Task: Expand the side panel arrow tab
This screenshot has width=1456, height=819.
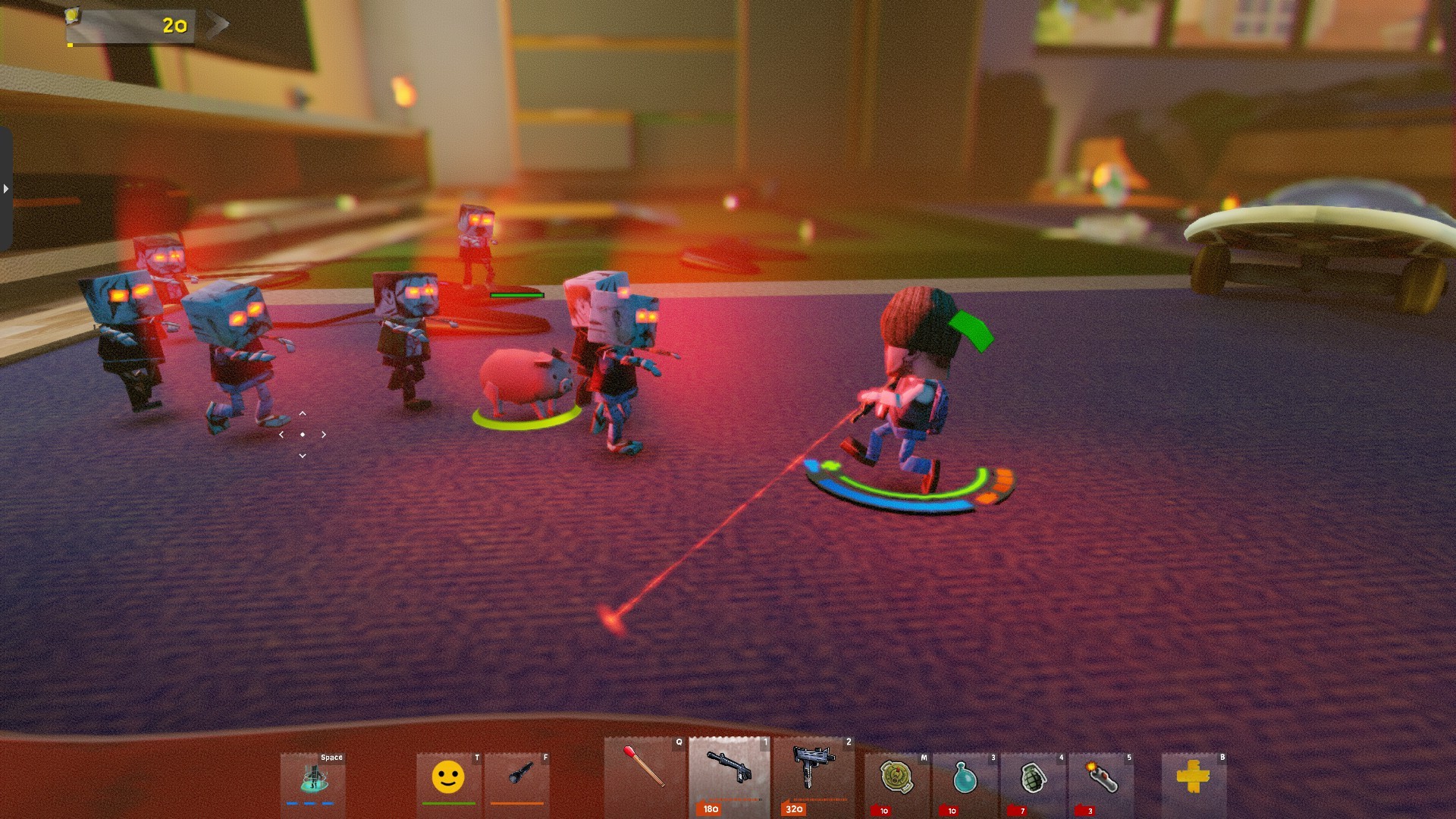Action: pos(6,189)
